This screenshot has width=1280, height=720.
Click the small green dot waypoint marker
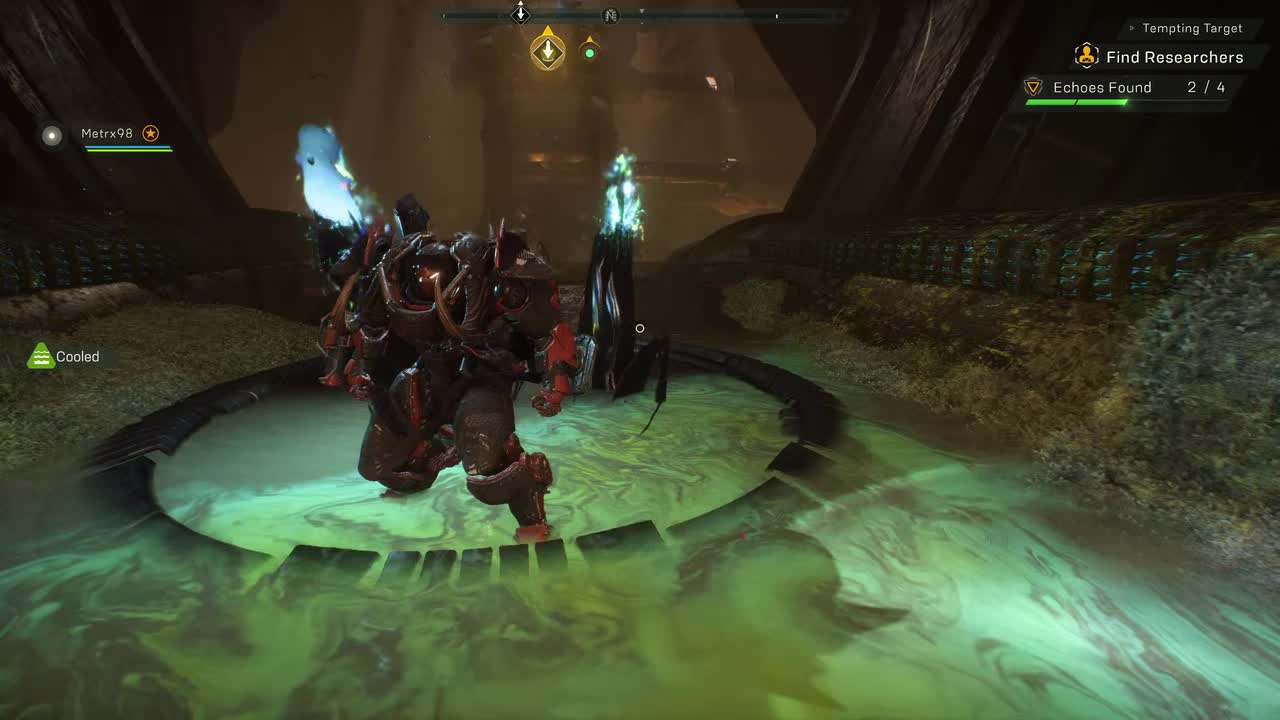click(589, 52)
